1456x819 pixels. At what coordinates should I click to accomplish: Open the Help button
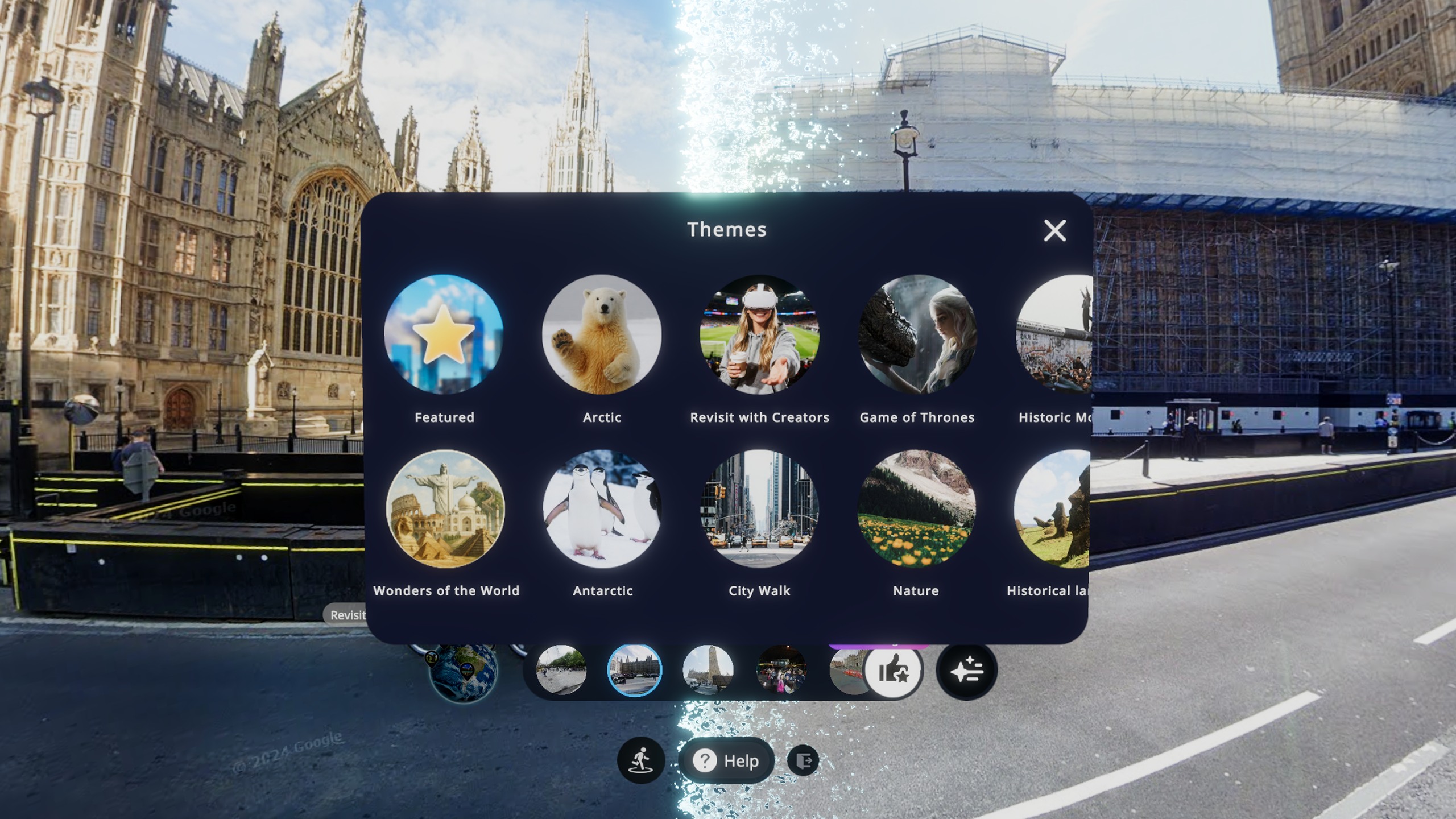tap(727, 760)
